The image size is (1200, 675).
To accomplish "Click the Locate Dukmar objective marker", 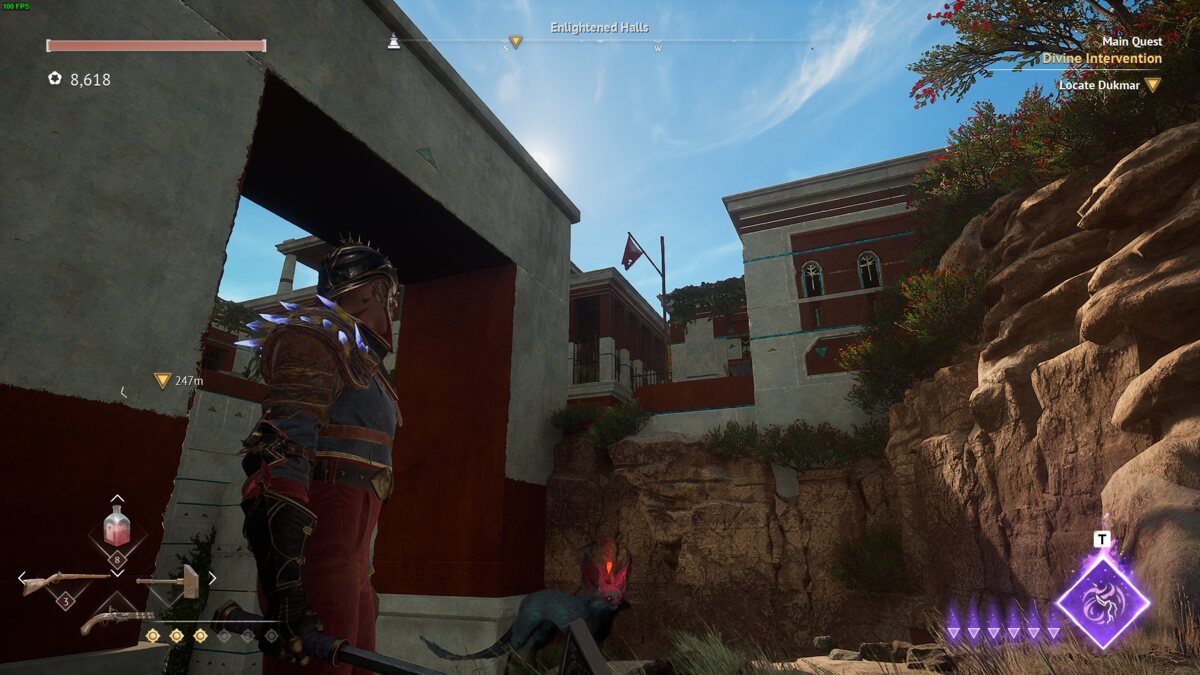I will click(x=1152, y=85).
